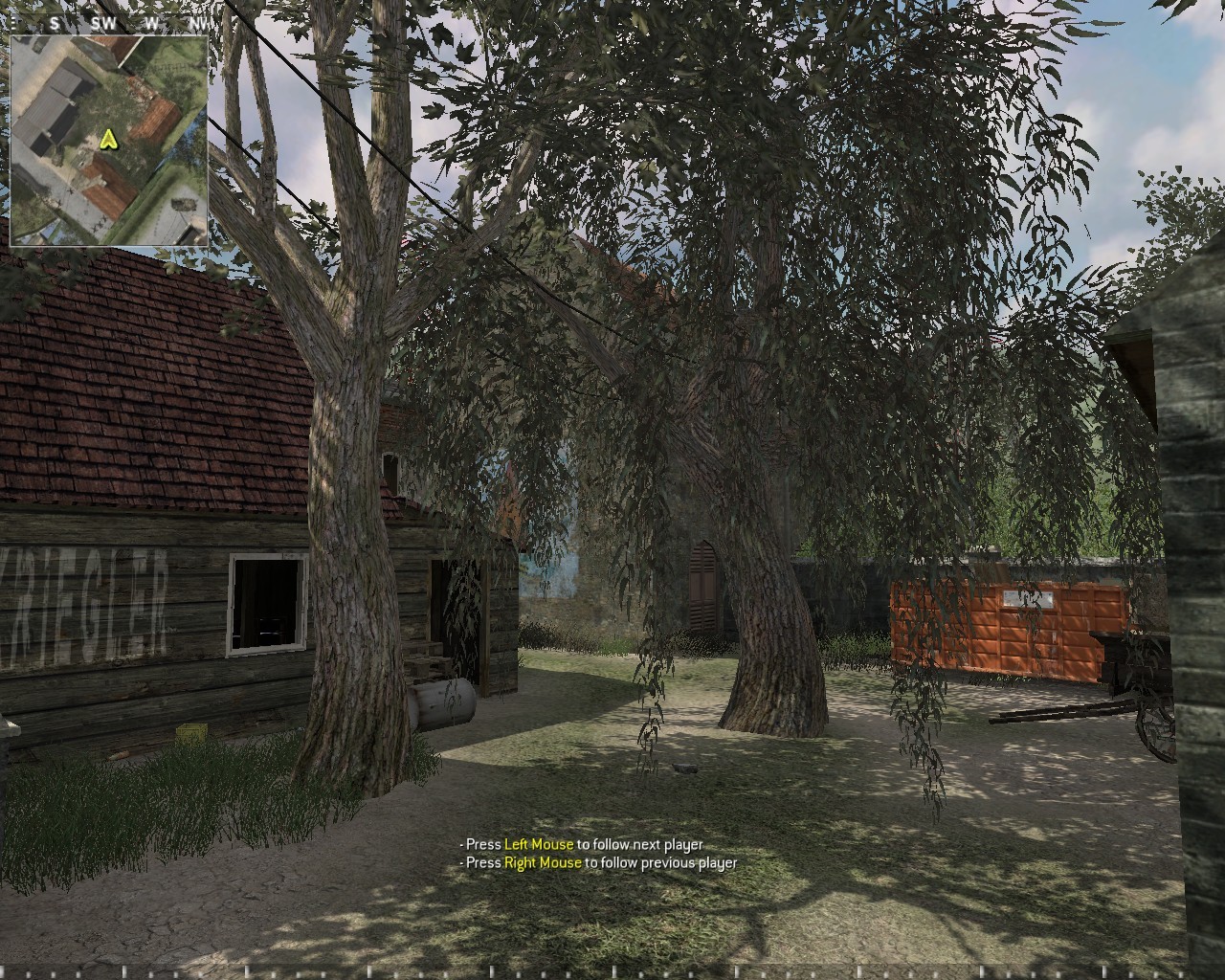
Task: Toggle follow next player via Left Mouse text
Action: coord(540,845)
